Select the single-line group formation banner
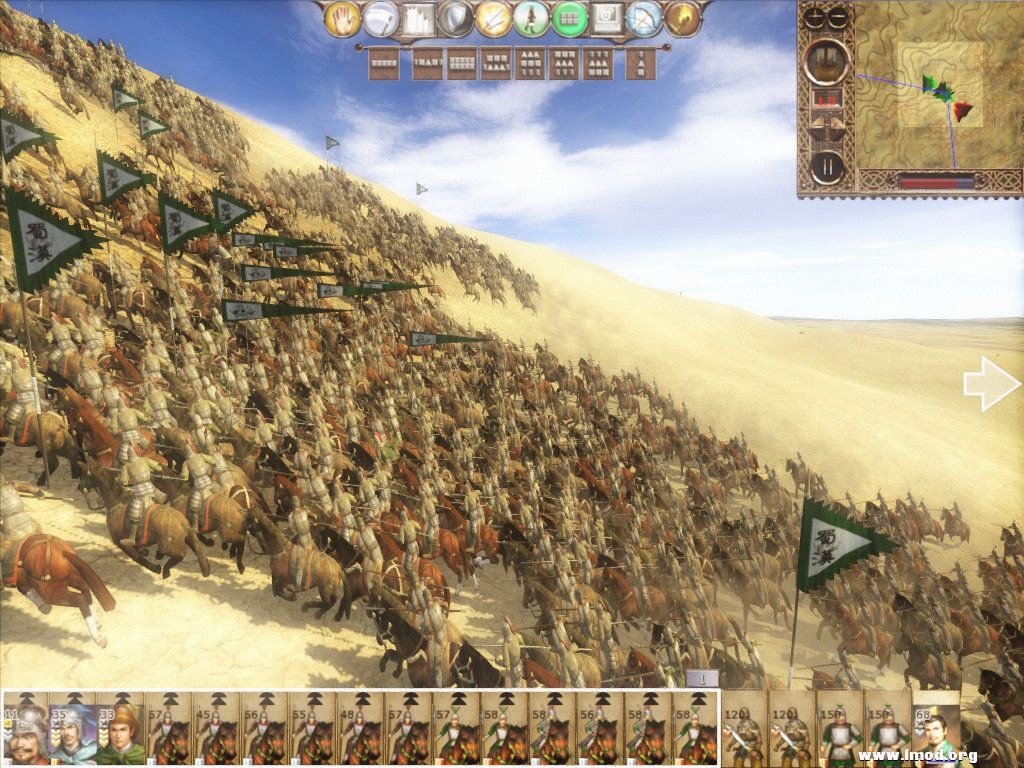 384,63
